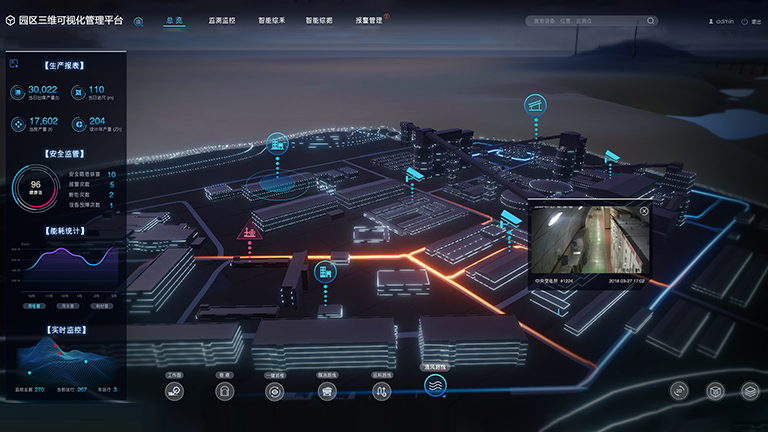Click the eye icon in bottom toolbar
The image size is (768, 432).
pos(274,392)
